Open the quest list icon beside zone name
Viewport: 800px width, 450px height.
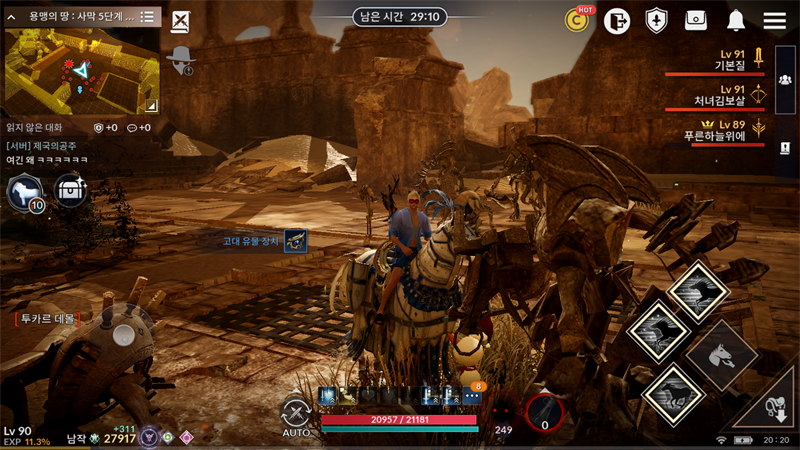point(147,16)
